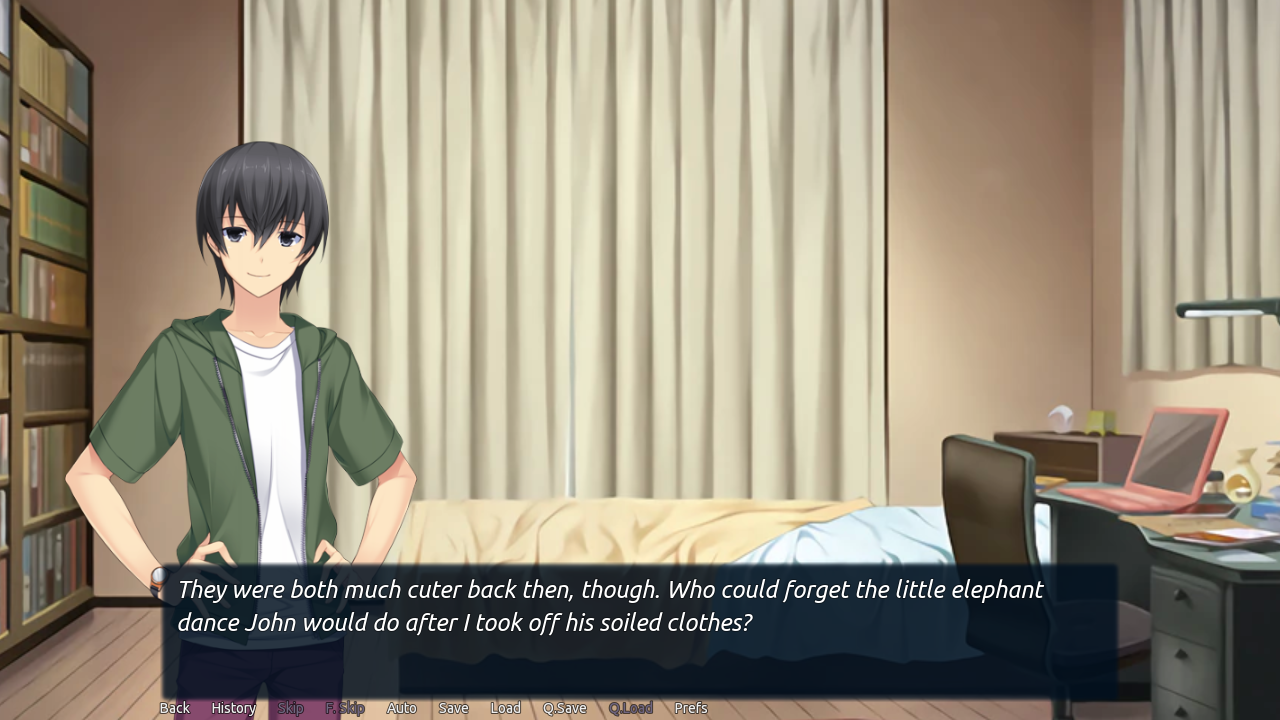
Task: Perform a Q.Save quick save
Action: click(564, 707)
